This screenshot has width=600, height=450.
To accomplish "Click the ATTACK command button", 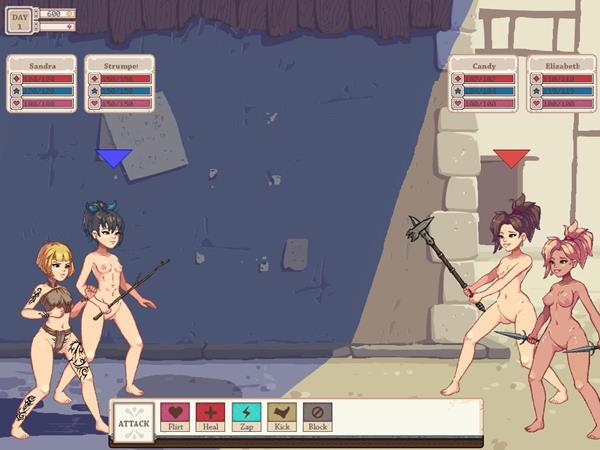I will point(134,423).
